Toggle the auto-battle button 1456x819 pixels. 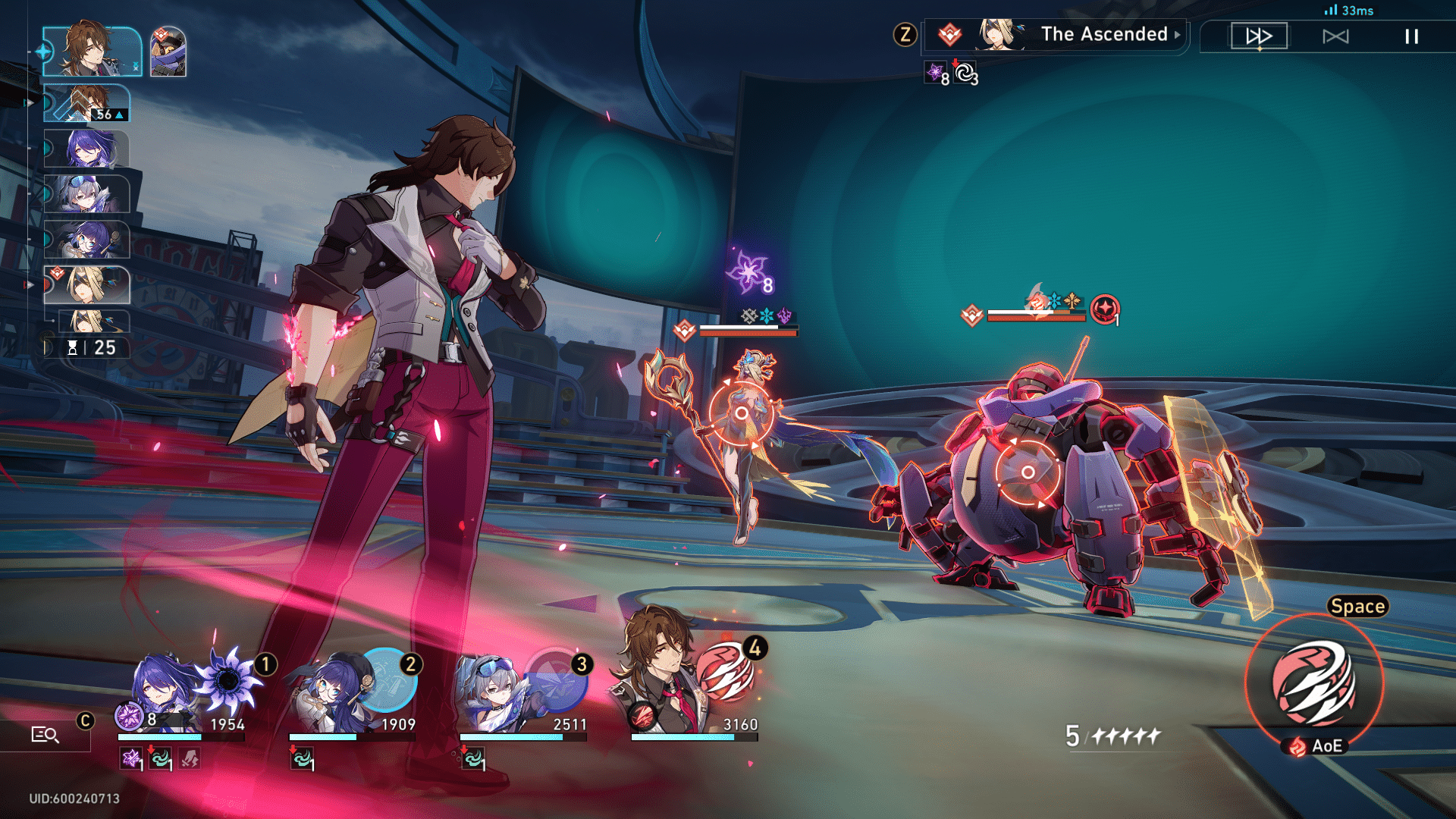(x=1335, y=36)
